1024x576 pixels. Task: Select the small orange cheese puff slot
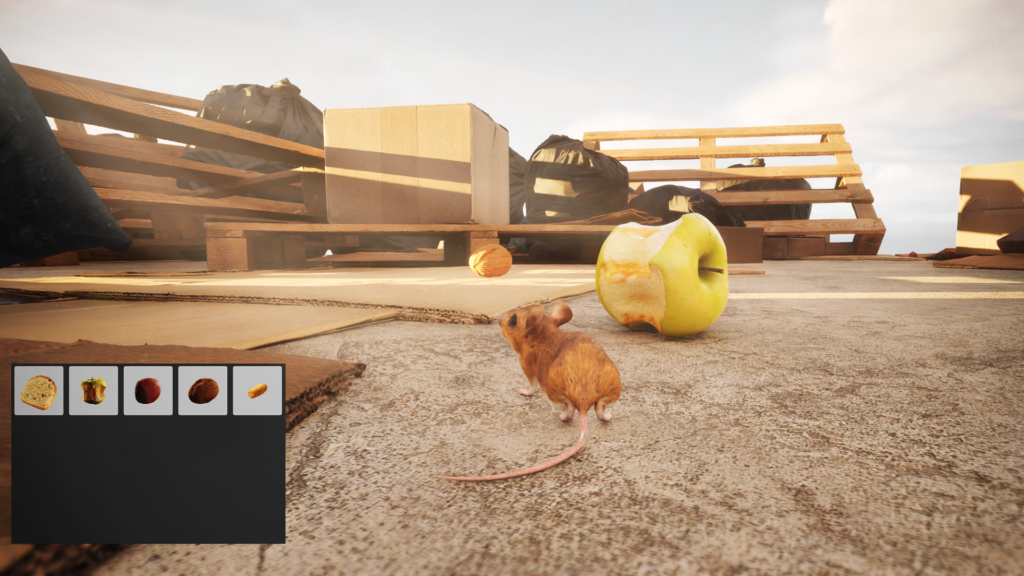[257, 390]
